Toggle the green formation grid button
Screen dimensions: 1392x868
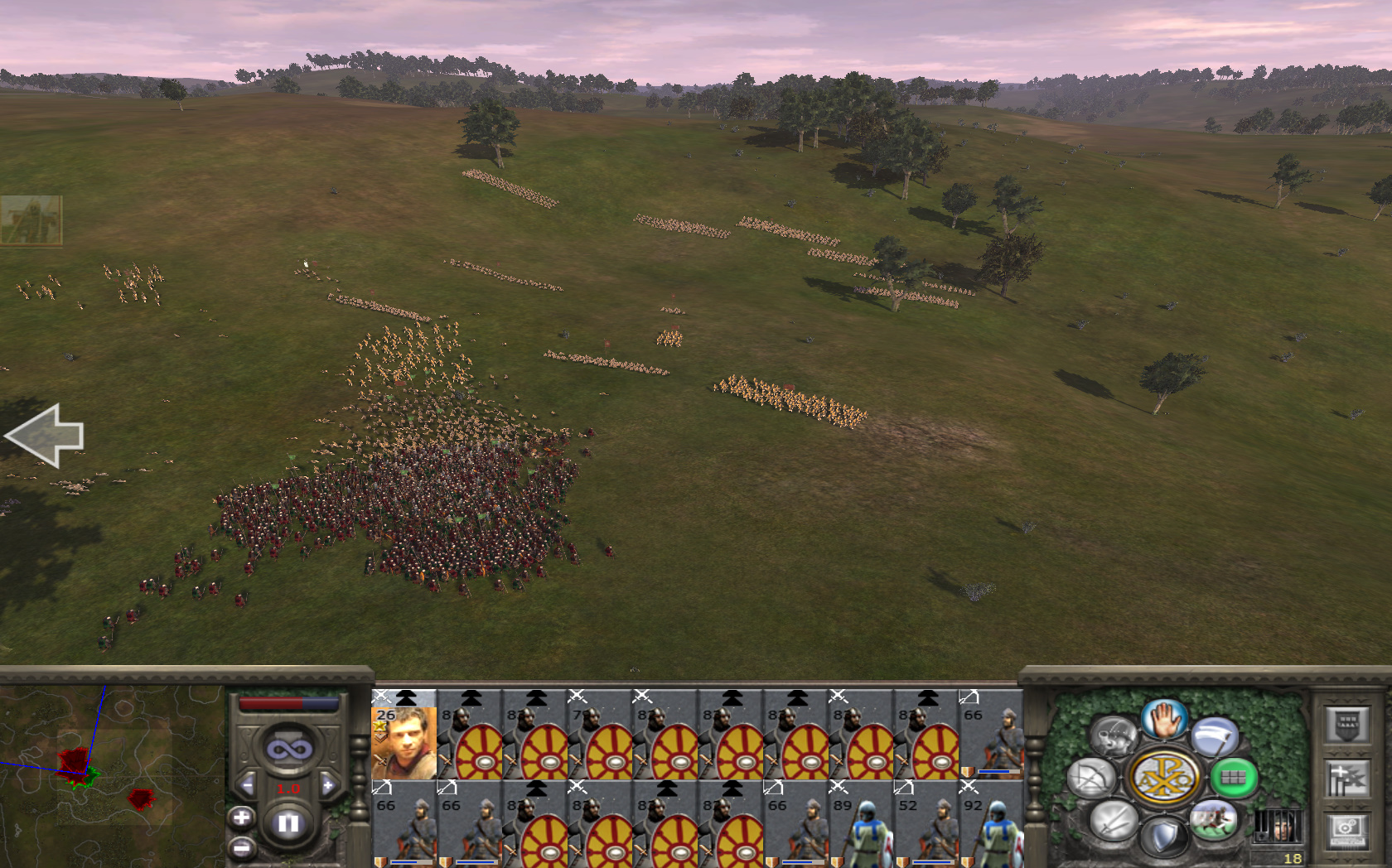point(1233,778)
